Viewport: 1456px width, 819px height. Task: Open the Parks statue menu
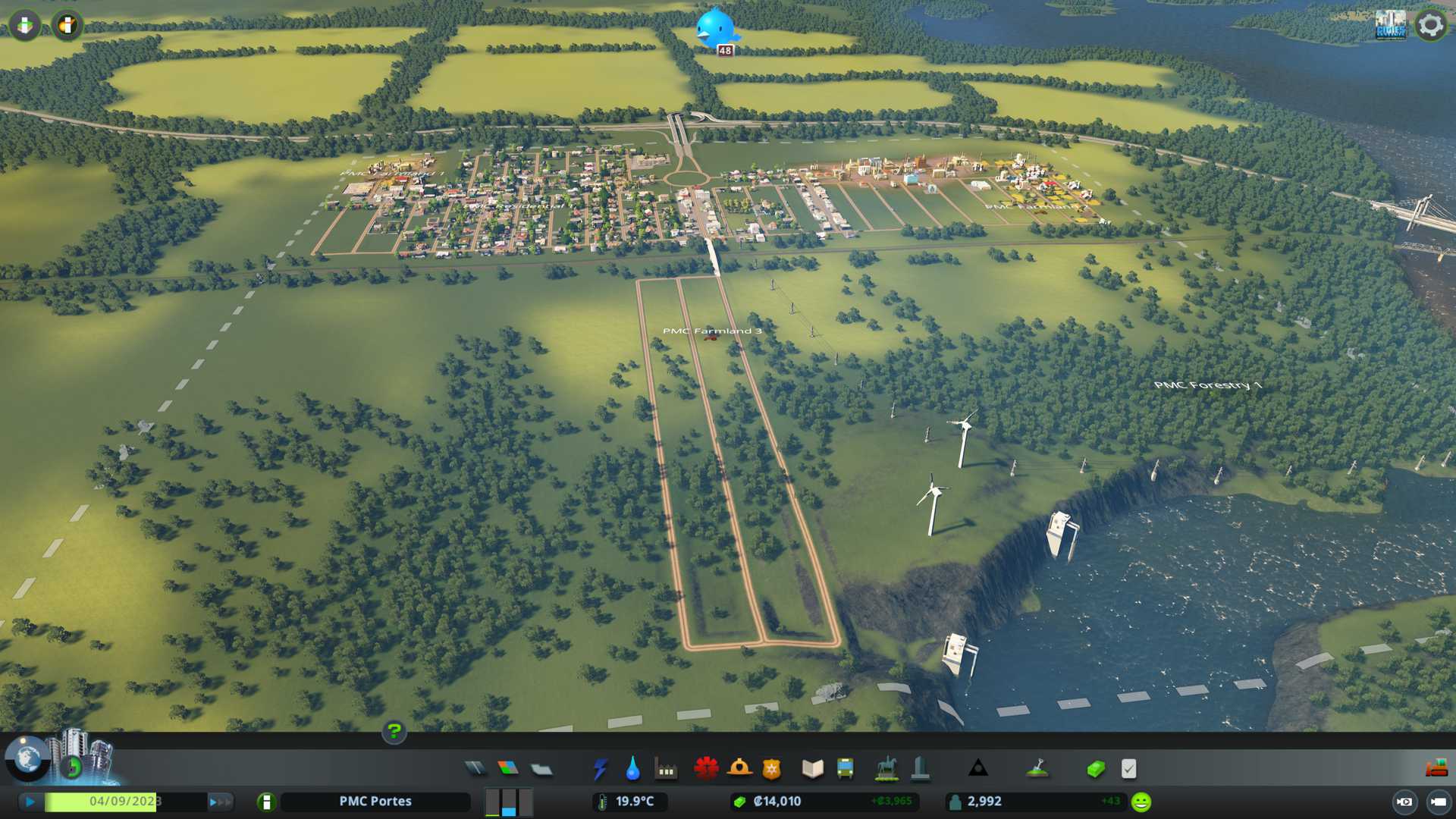pos(886,769)
